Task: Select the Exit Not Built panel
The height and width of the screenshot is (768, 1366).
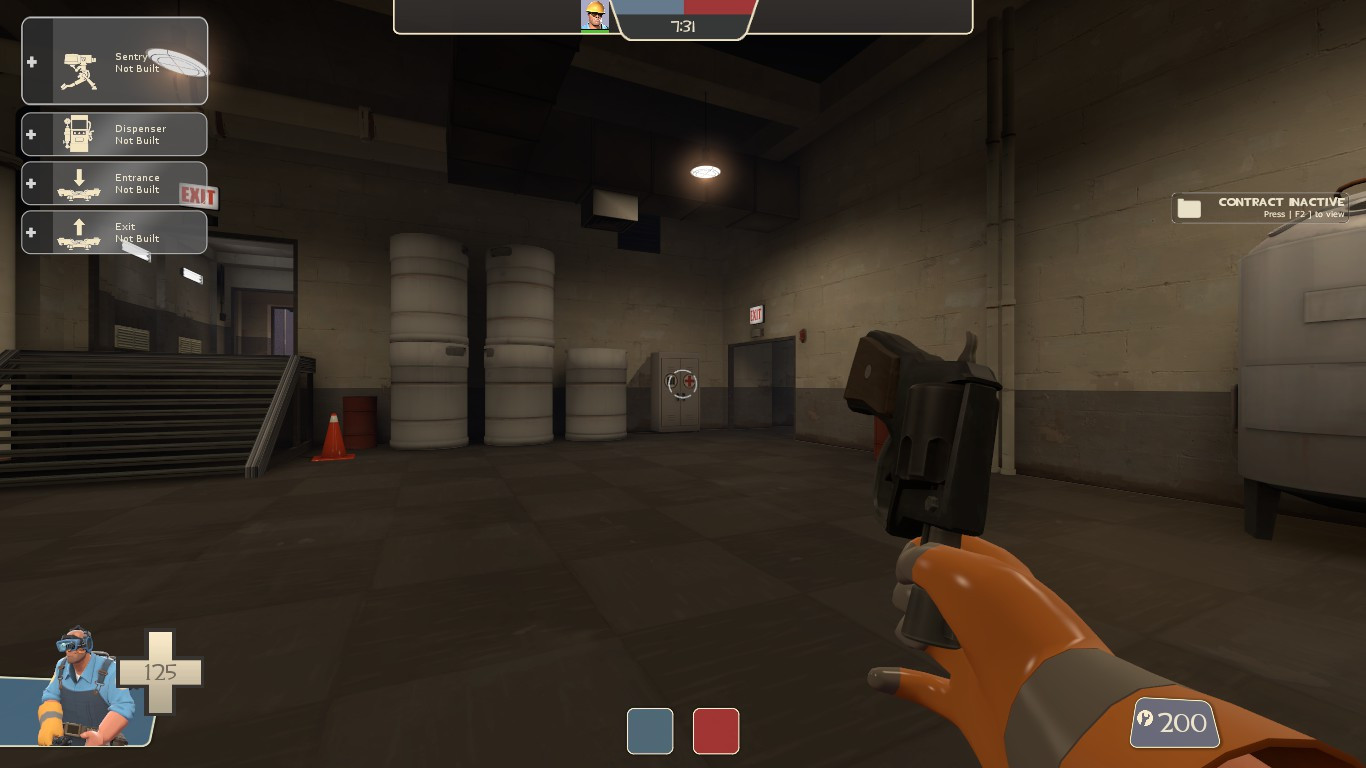Action: (x=114, y=232)
